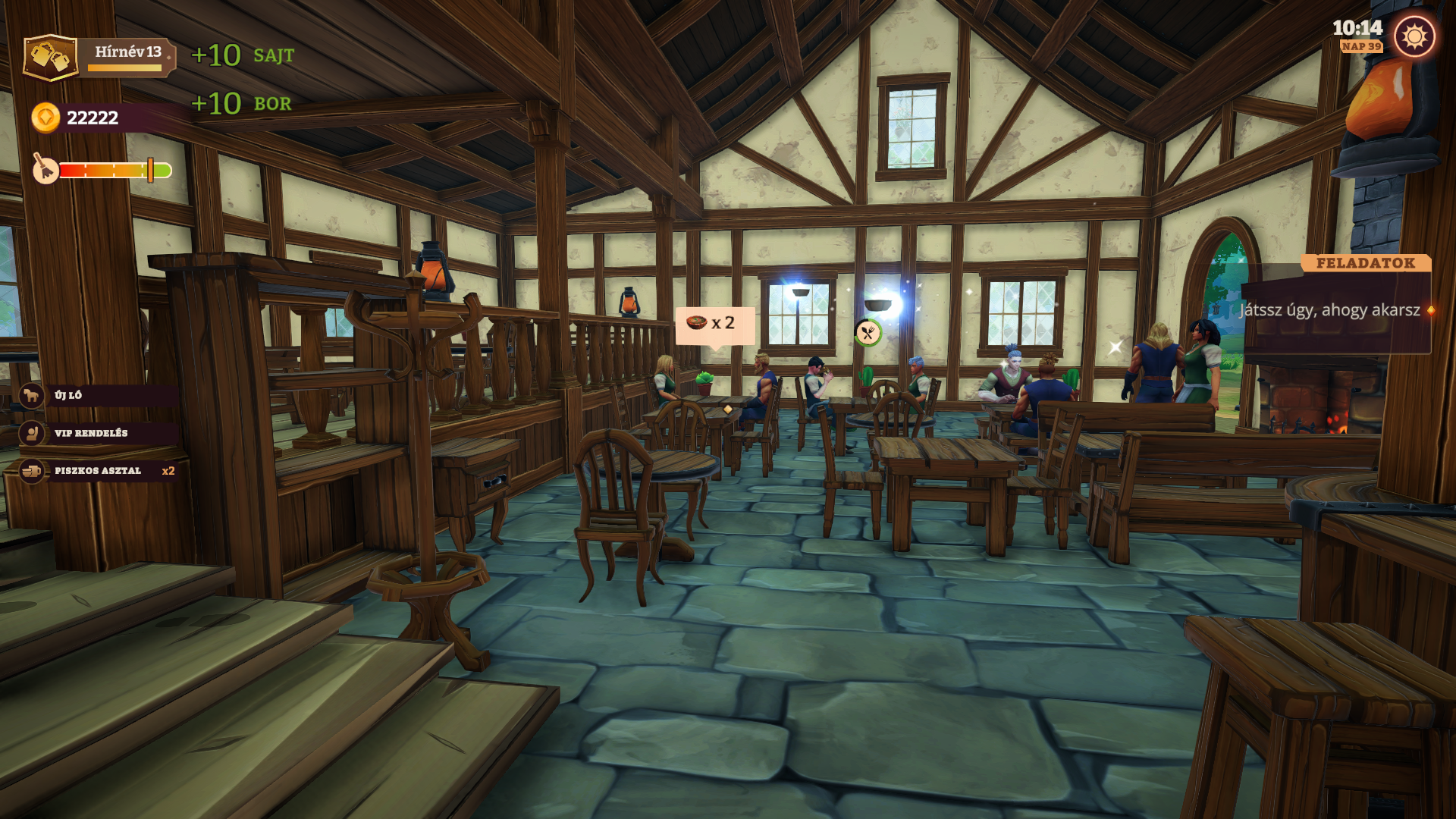
Task: Open the FELADATOK tasks panel
Action: tap(1365, 263)
